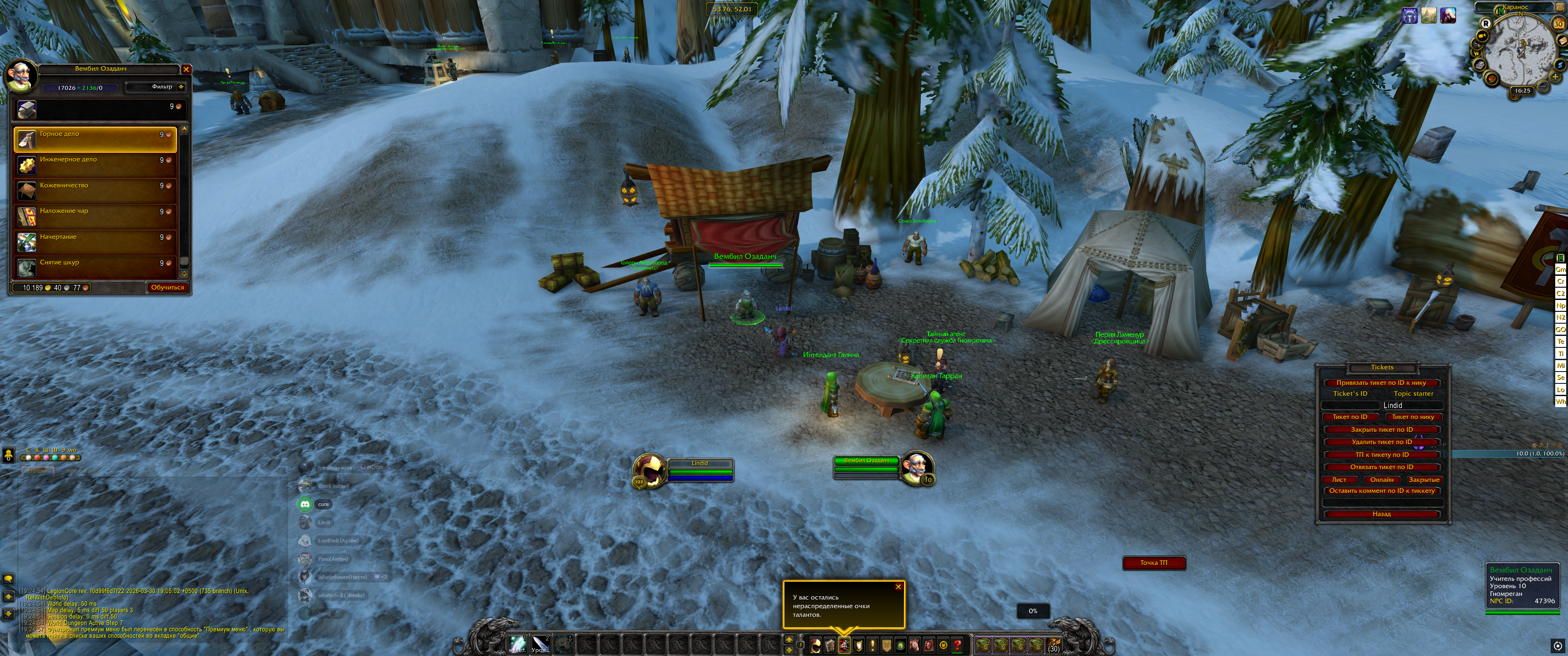The height and width of the screenshot is (656, 1568).
Task: Open the backpack bag slot
Action: 1053,645
